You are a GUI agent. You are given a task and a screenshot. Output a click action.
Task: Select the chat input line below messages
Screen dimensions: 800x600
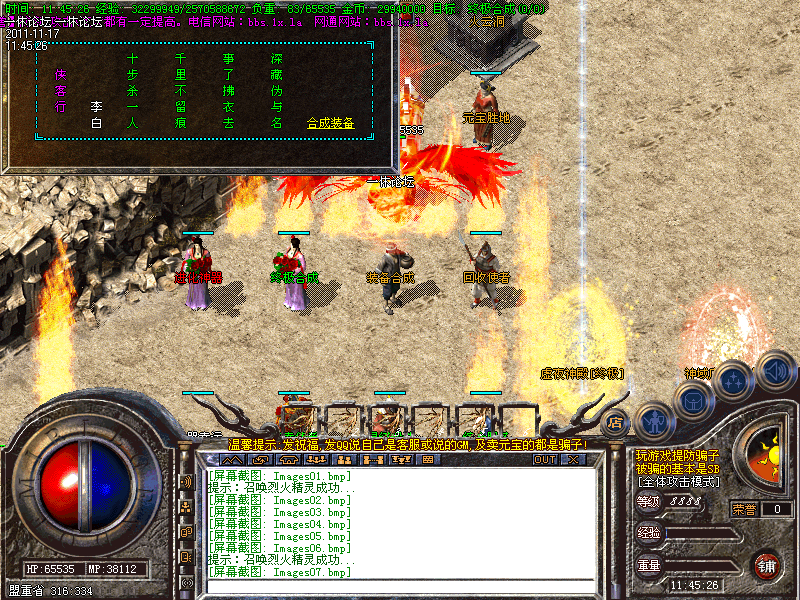click(400, 586)
